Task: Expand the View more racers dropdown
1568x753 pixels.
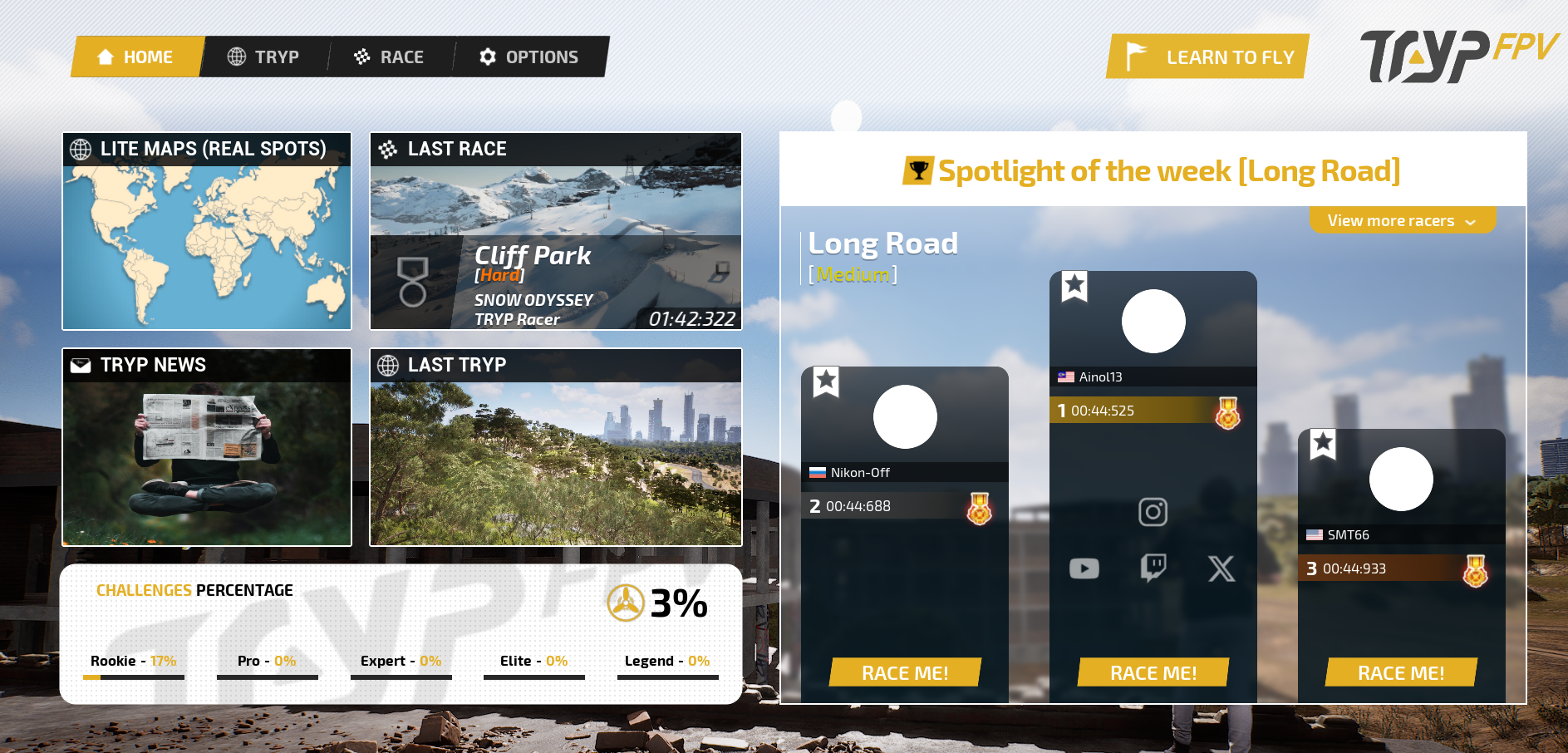Action: point(1402,221)
